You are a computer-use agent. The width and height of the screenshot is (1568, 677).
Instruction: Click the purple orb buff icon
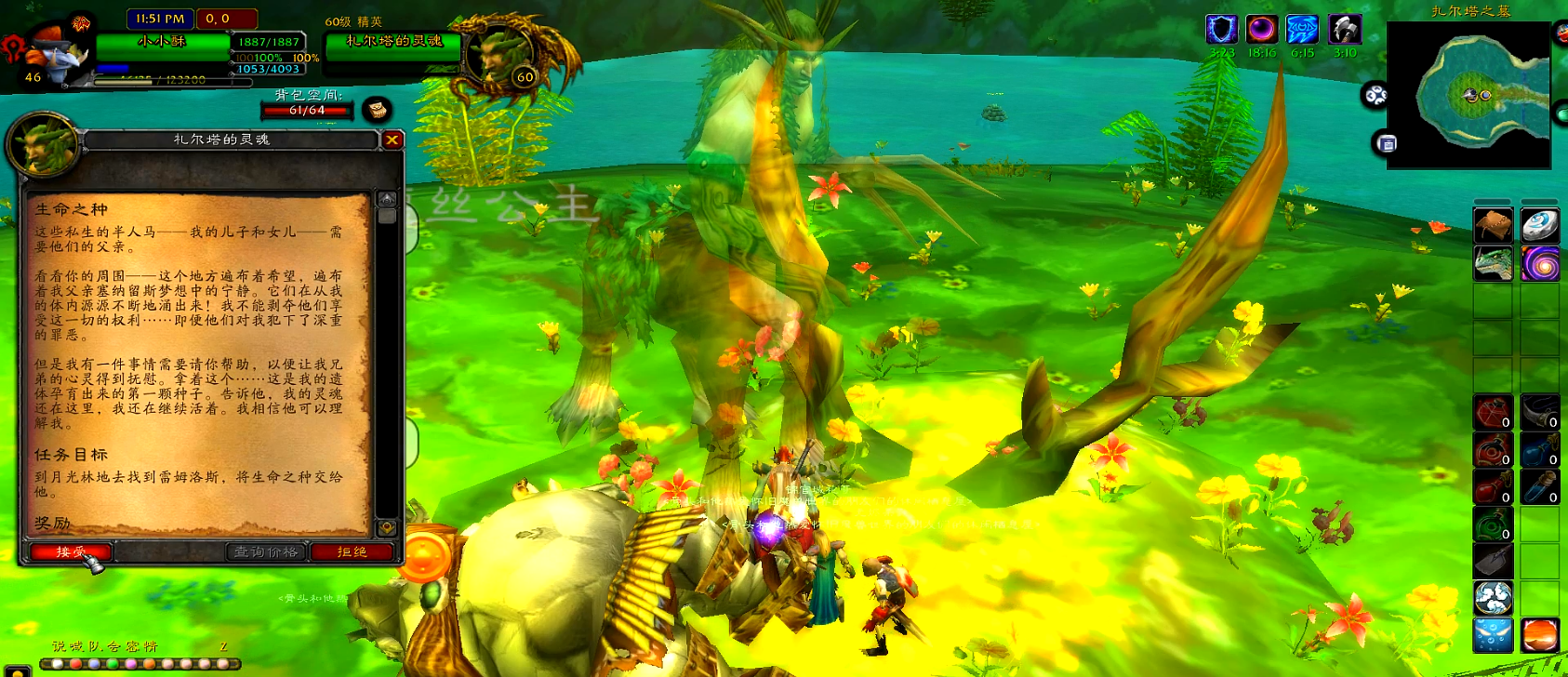click(x=1261, y=30)
